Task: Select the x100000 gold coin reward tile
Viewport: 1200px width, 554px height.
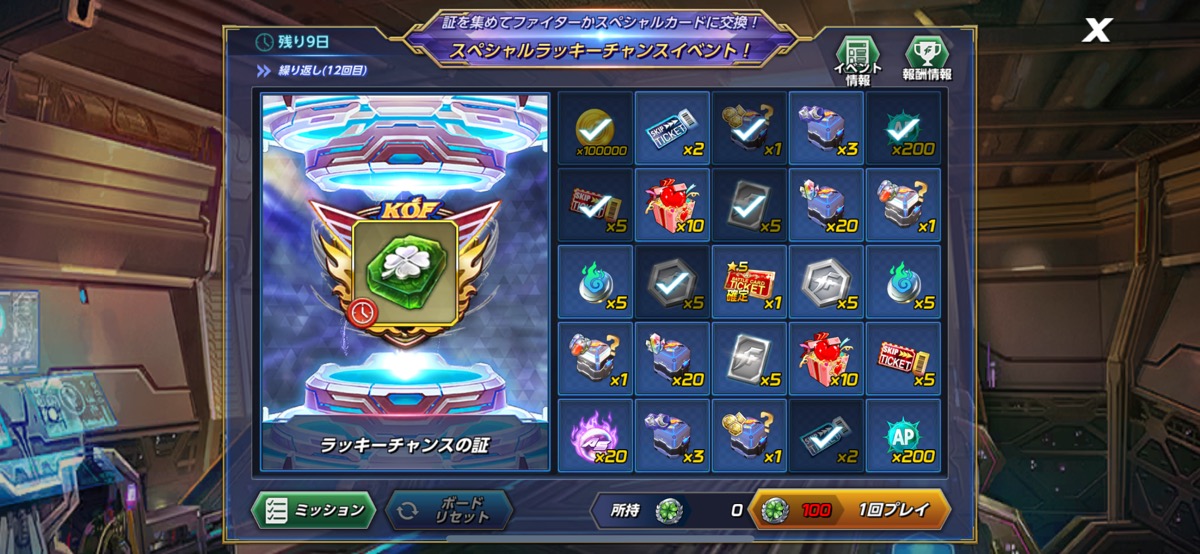Action: click(595, 129)
